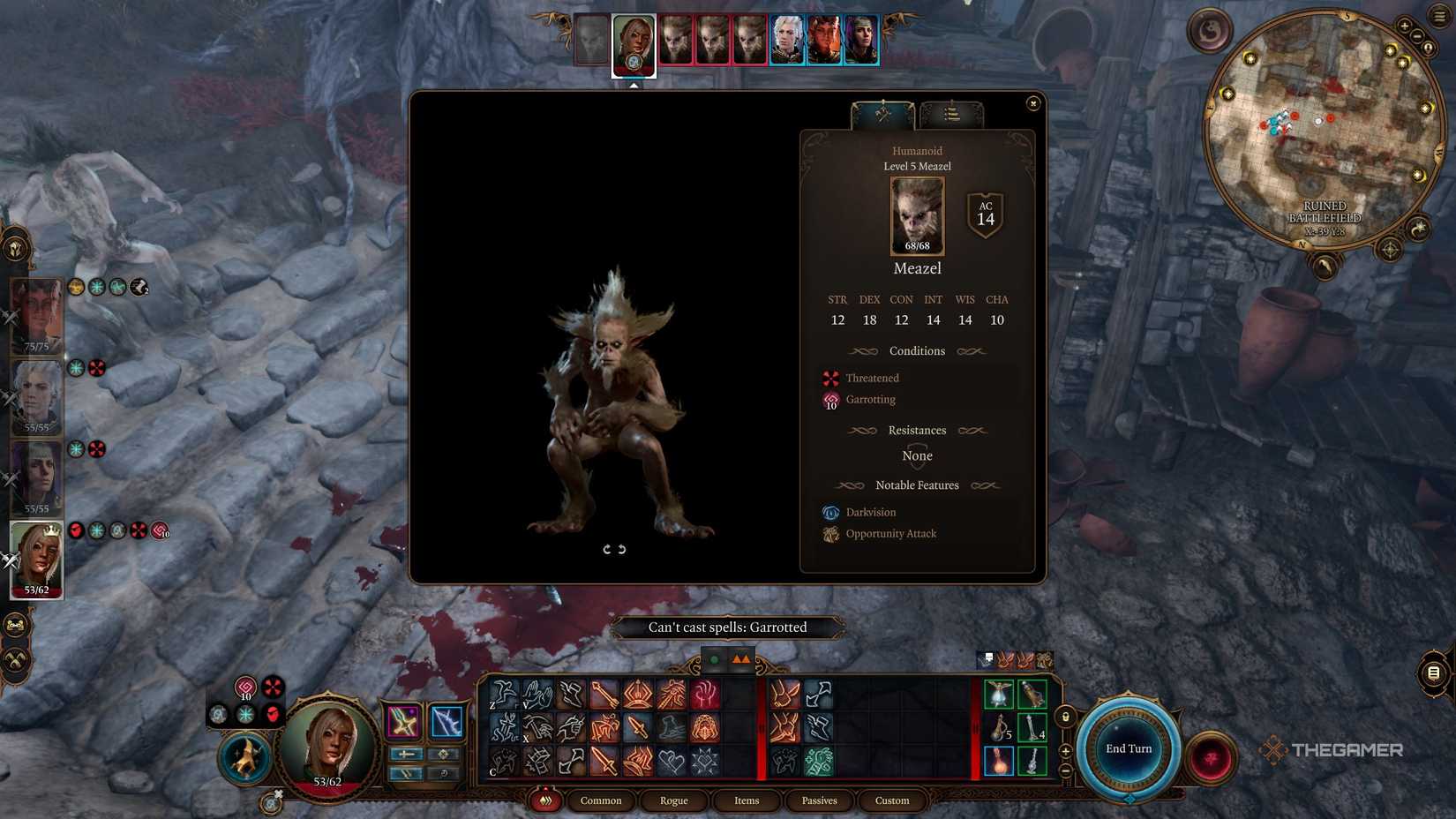Click the End Turn button
Screen dimensions: 1456x819
pyautogui.click(x=1128, y=748)
